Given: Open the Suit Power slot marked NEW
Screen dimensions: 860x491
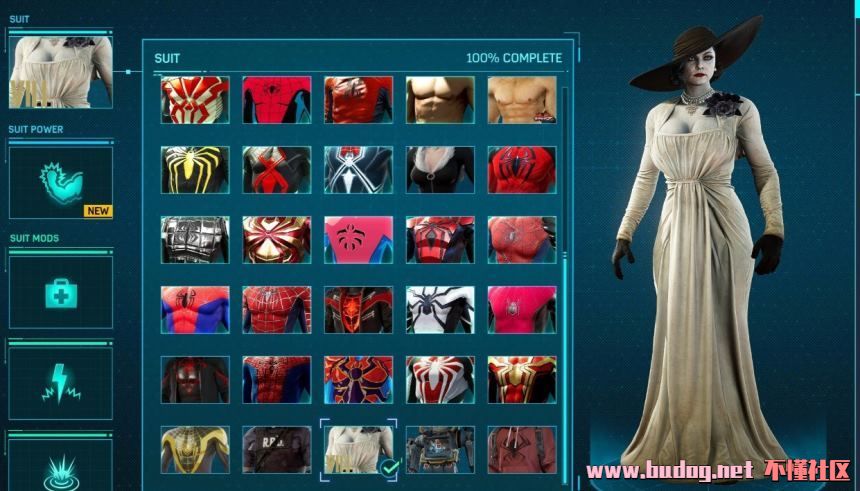Looking at the screenshot, I should (61, 182).
